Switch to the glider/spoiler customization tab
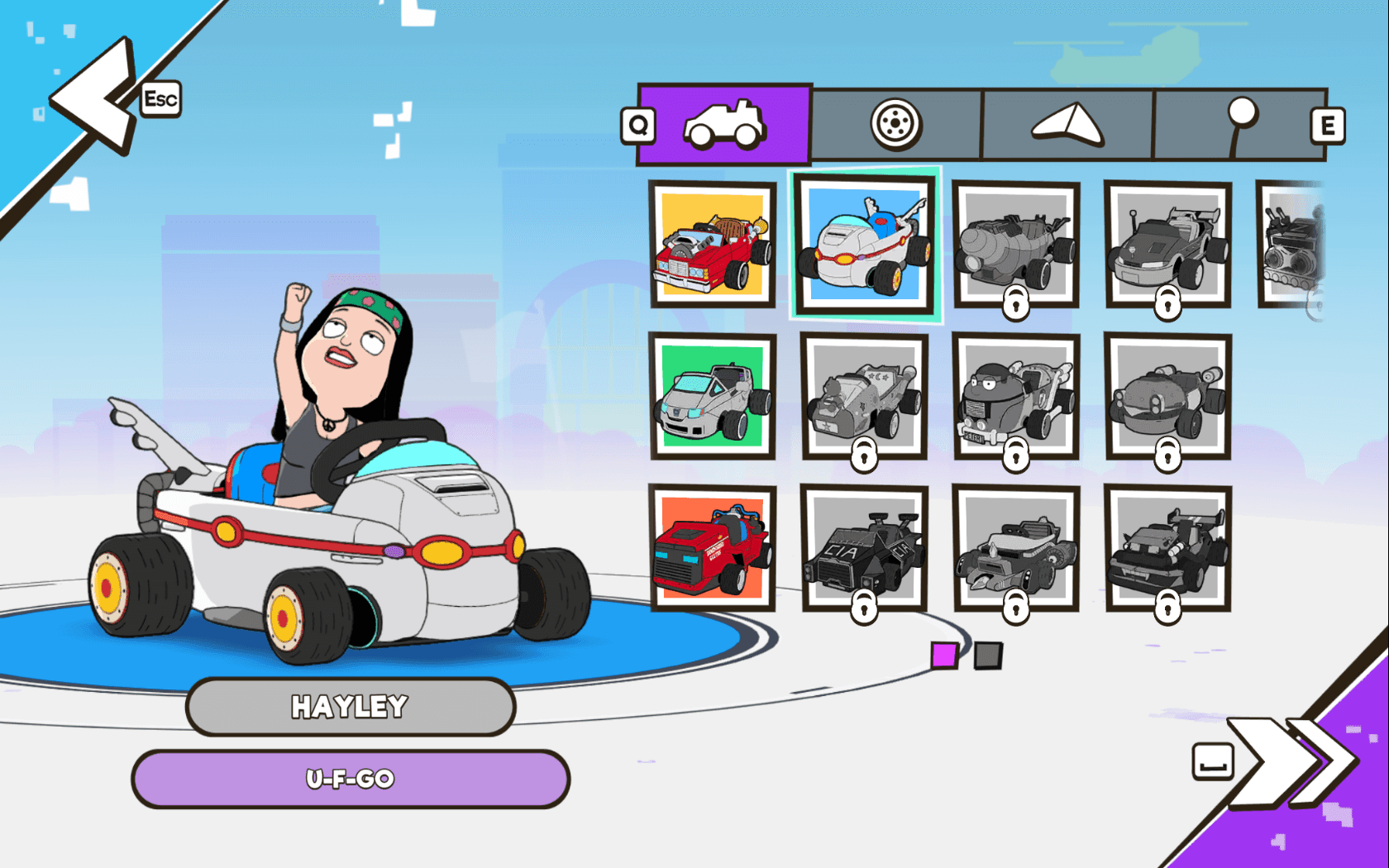Viewport: 1389px width, 868px height. (x=1067, y=124)
